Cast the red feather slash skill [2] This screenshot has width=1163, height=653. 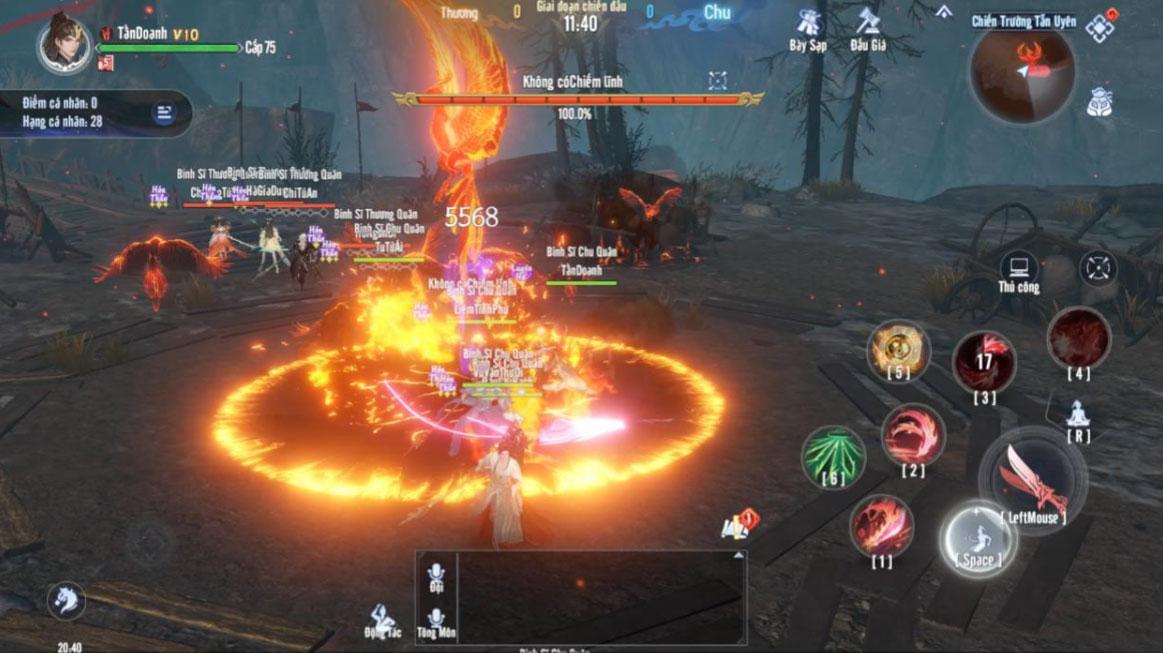(912, 436)
